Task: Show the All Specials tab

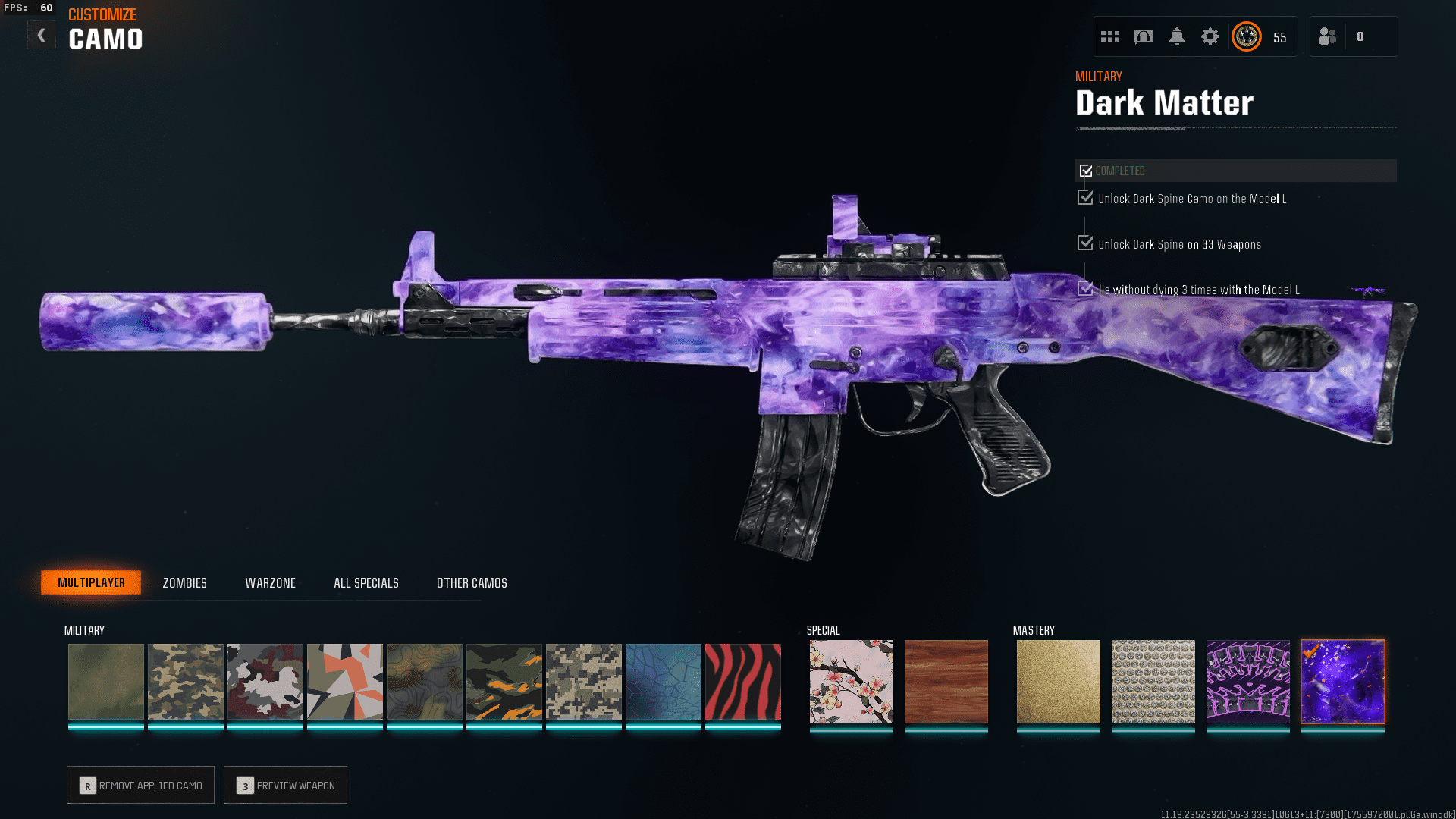Action: pos(366,582)
